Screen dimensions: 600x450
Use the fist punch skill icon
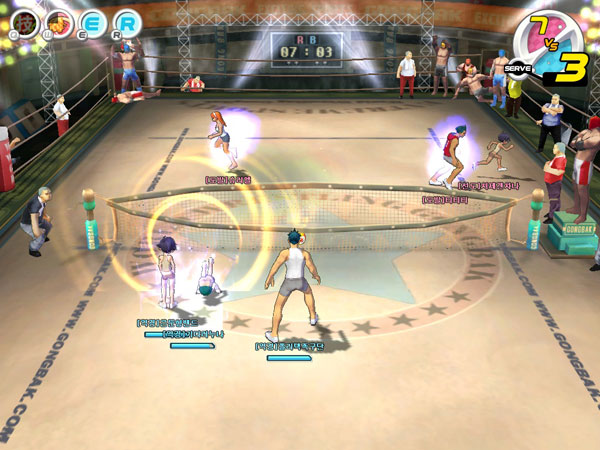[59, 21]
